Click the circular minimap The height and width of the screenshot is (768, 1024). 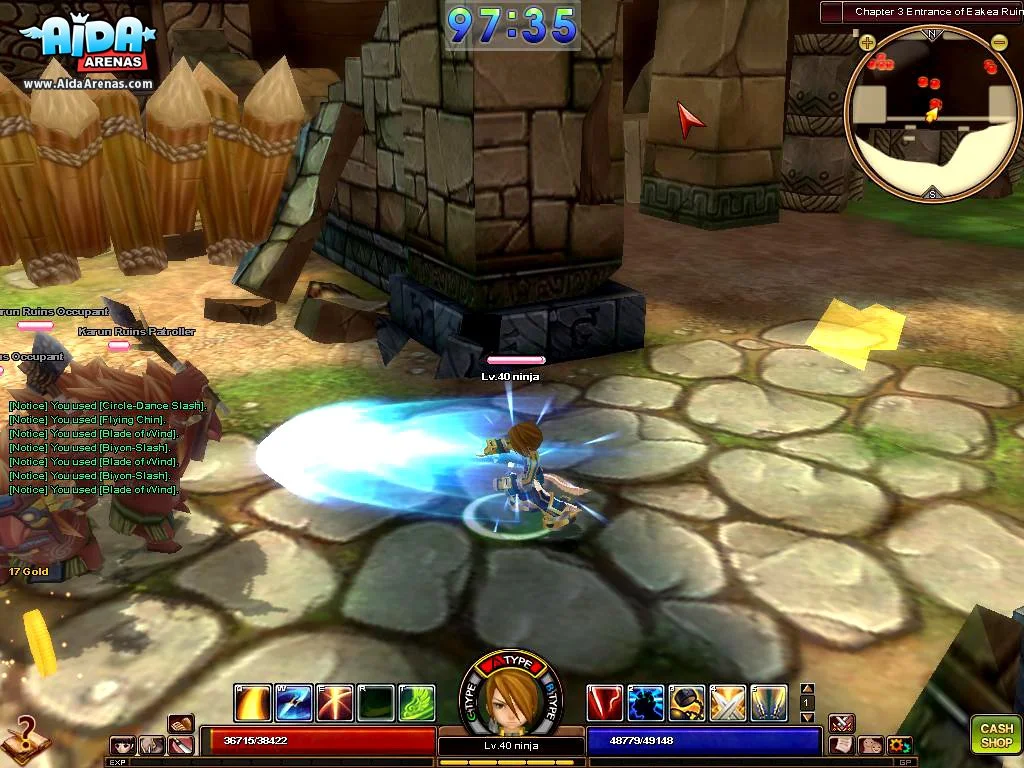pos(932,113)
